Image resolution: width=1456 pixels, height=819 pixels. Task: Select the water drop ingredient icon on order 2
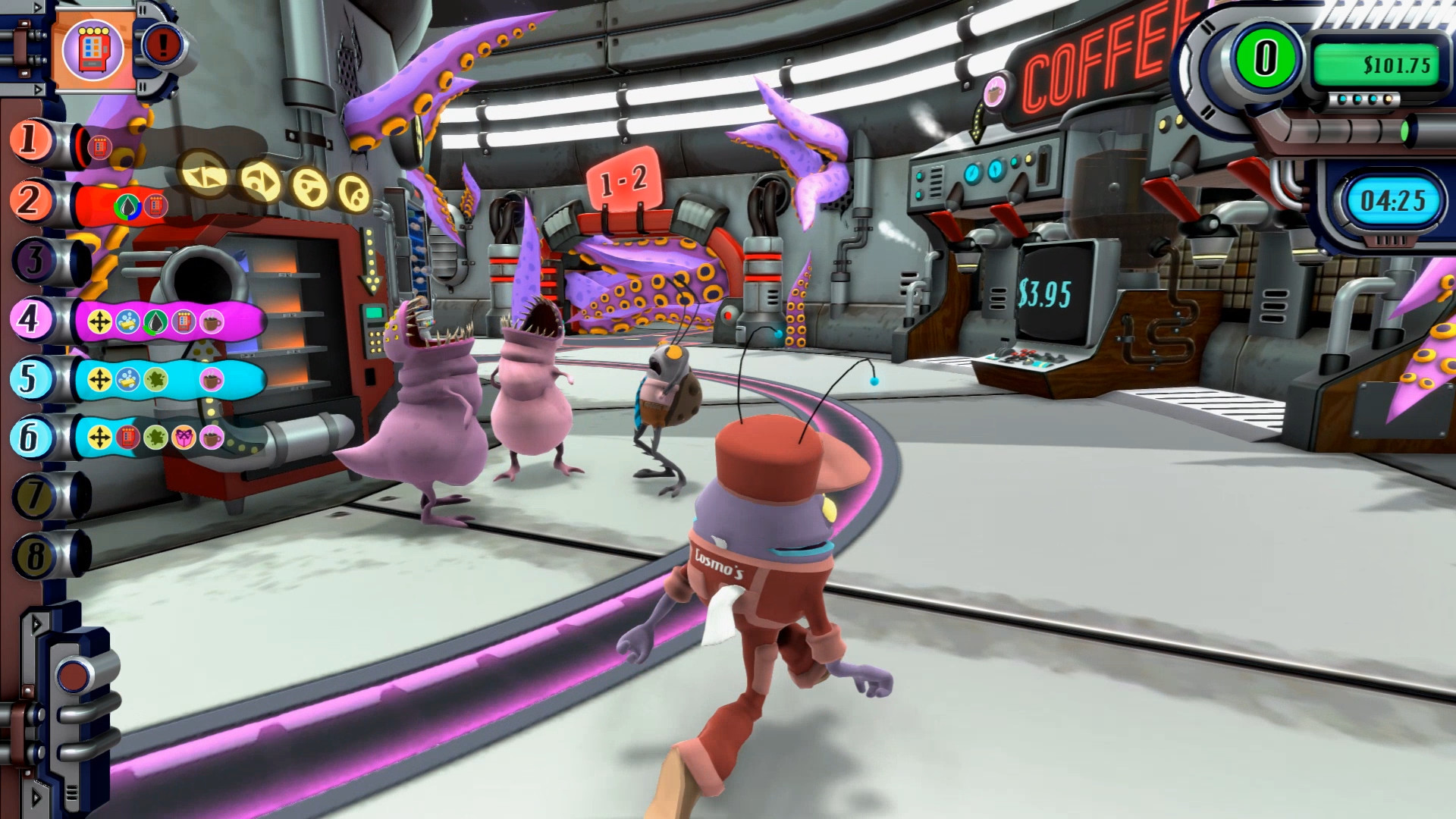coord(127,206)
